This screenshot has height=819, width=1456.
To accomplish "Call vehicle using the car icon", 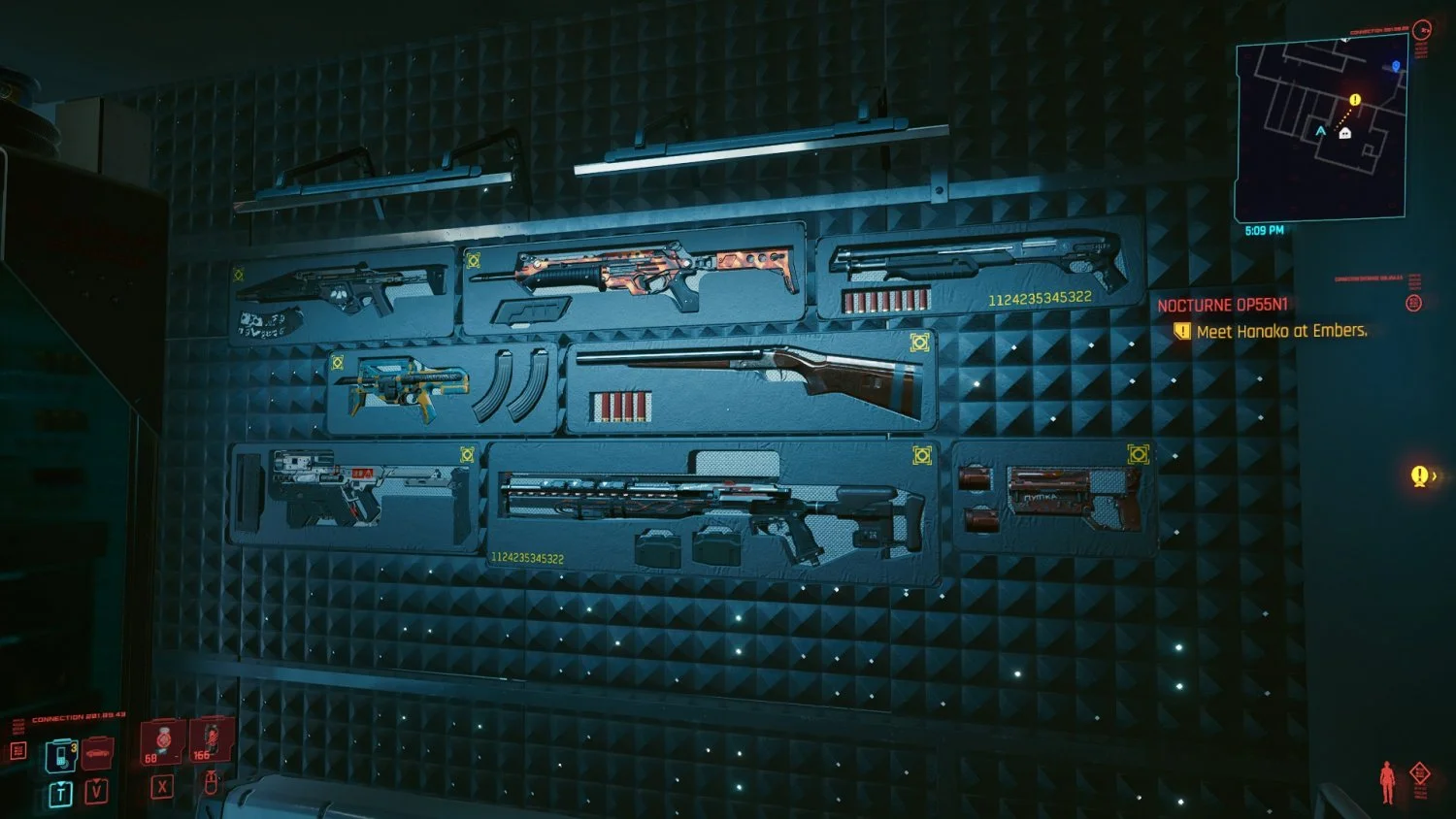I will [97, 752].
